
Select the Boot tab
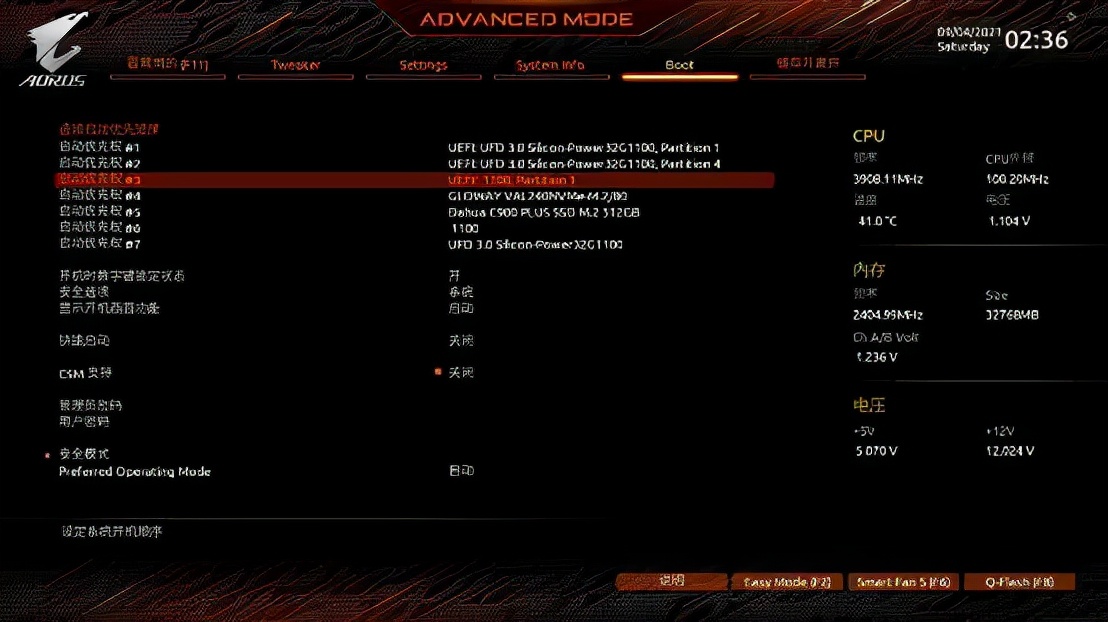point(679,65)
